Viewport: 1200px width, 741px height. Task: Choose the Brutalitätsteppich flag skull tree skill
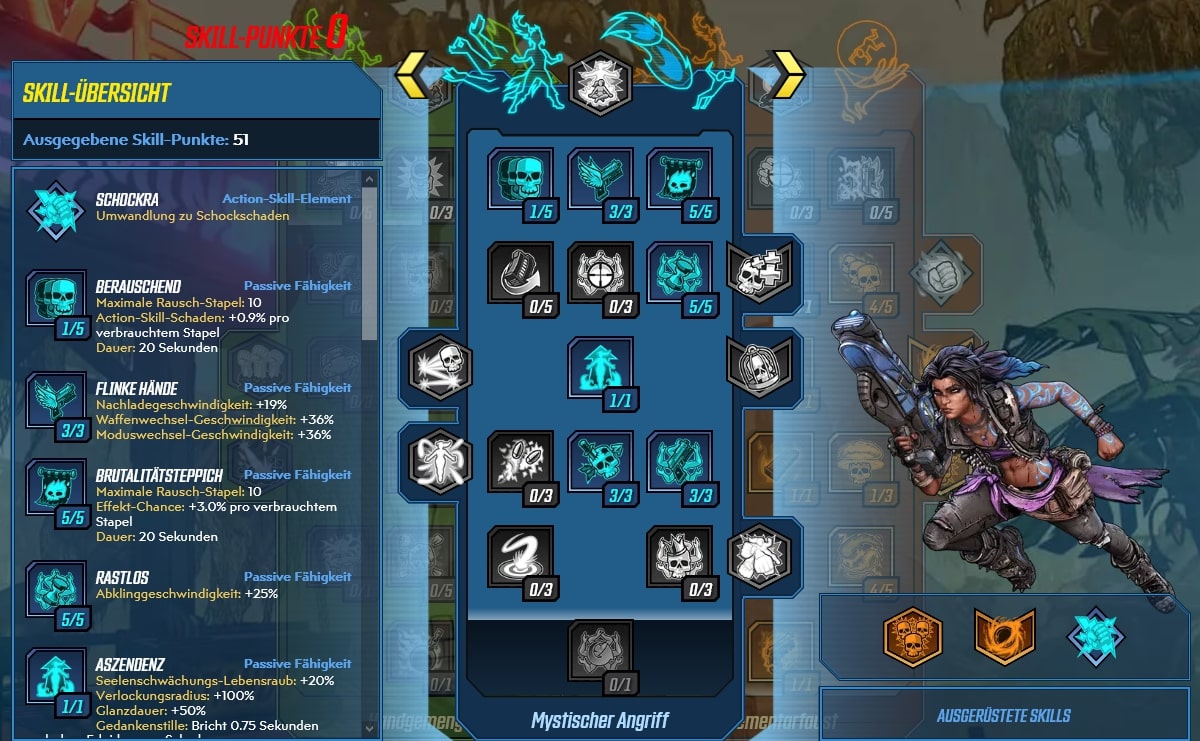coord(679,178)
